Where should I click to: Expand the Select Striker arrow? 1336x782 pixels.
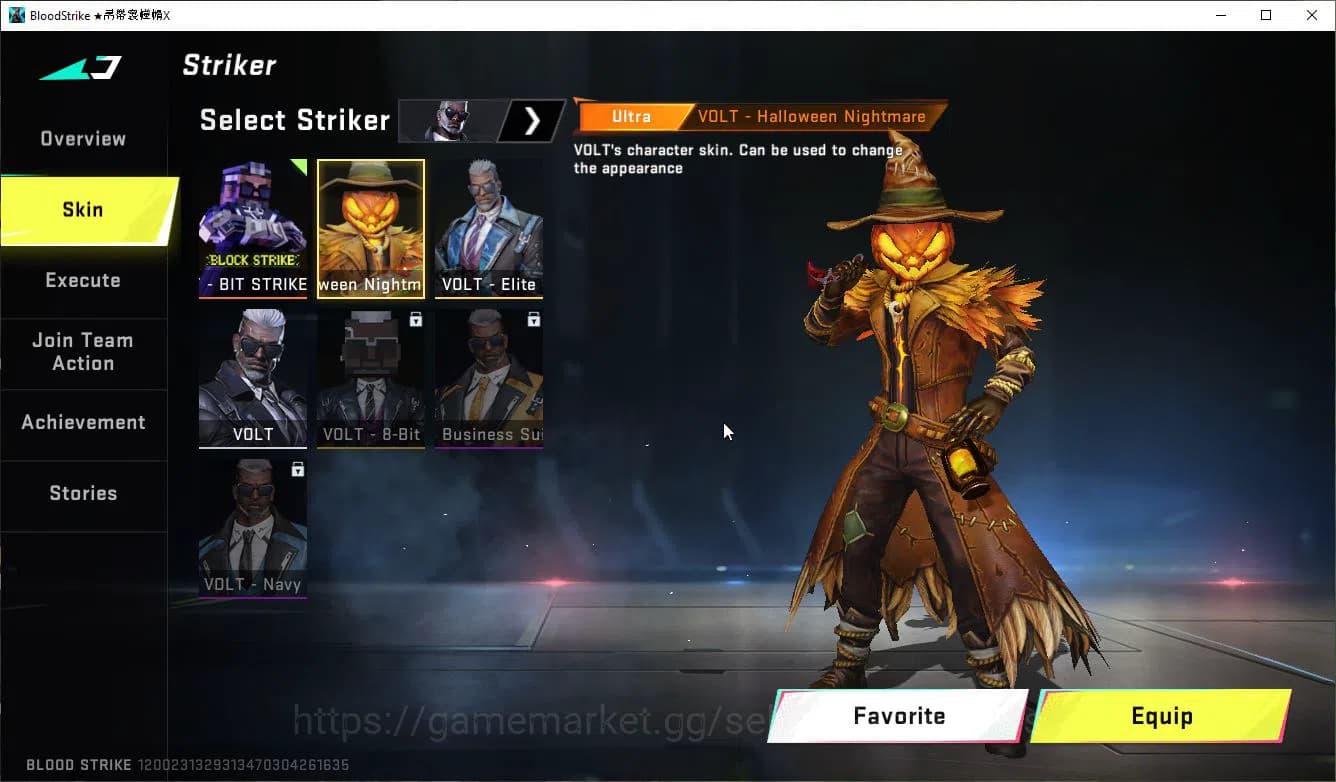532,120
